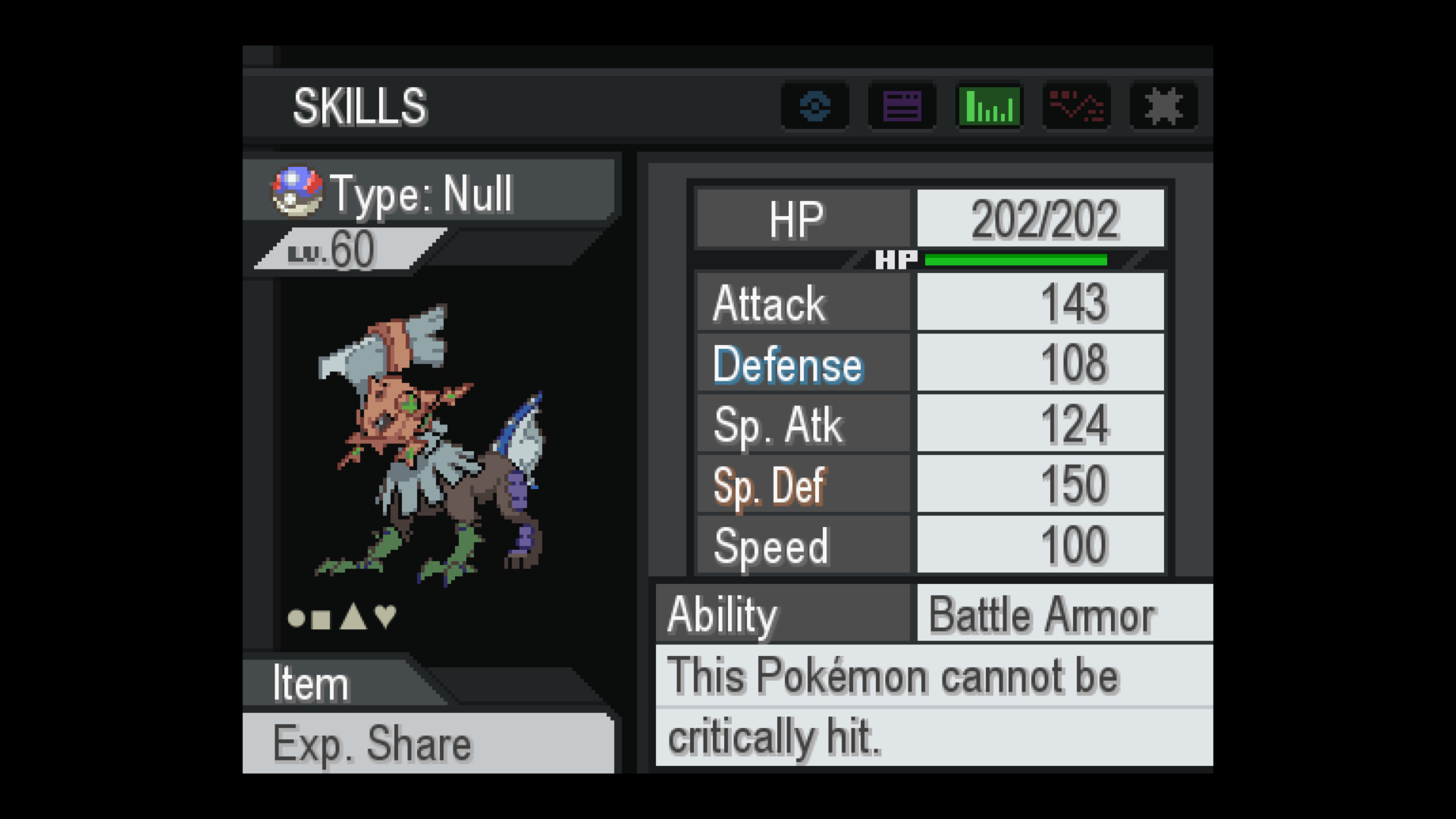Viewport: 1456px width, 819px height.
Task: Toggle the heart marking
Action: [x=386, y=617]
